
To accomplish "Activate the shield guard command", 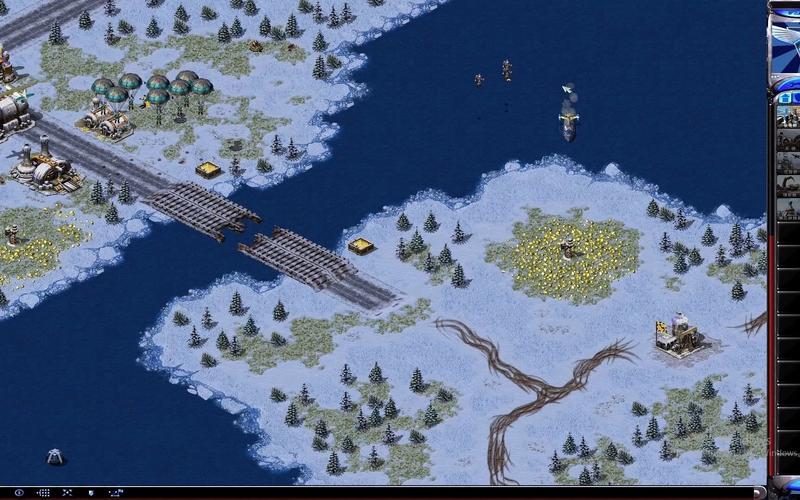I will (x=91, y=492).
